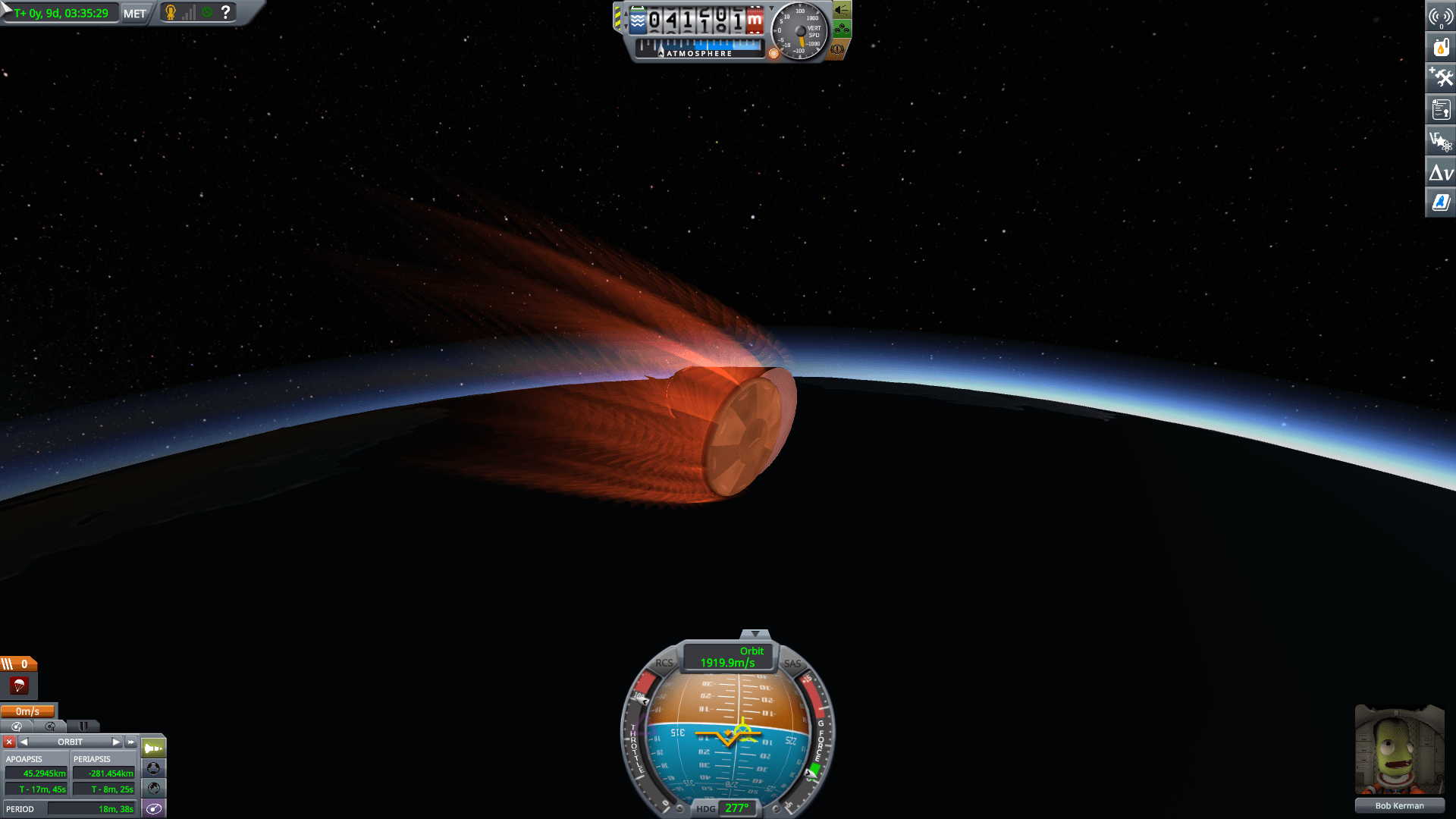Select the SAS toggle on the navball
The image size is (1456, 819).
click(791, 665)
